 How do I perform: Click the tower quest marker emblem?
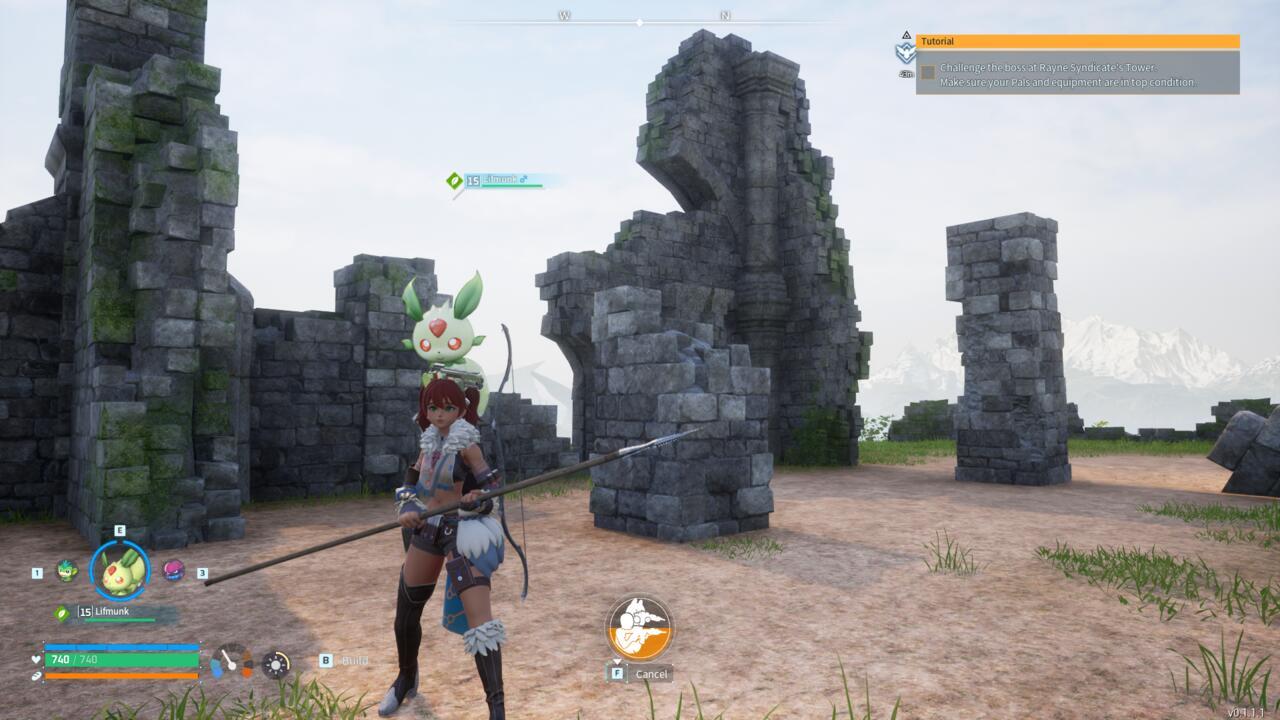click(905, 52)
